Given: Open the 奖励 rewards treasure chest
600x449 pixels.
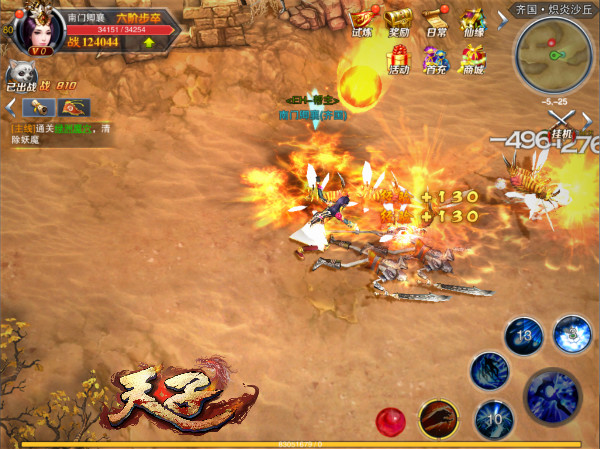Looking at the screenshot, I should point(398,20).
